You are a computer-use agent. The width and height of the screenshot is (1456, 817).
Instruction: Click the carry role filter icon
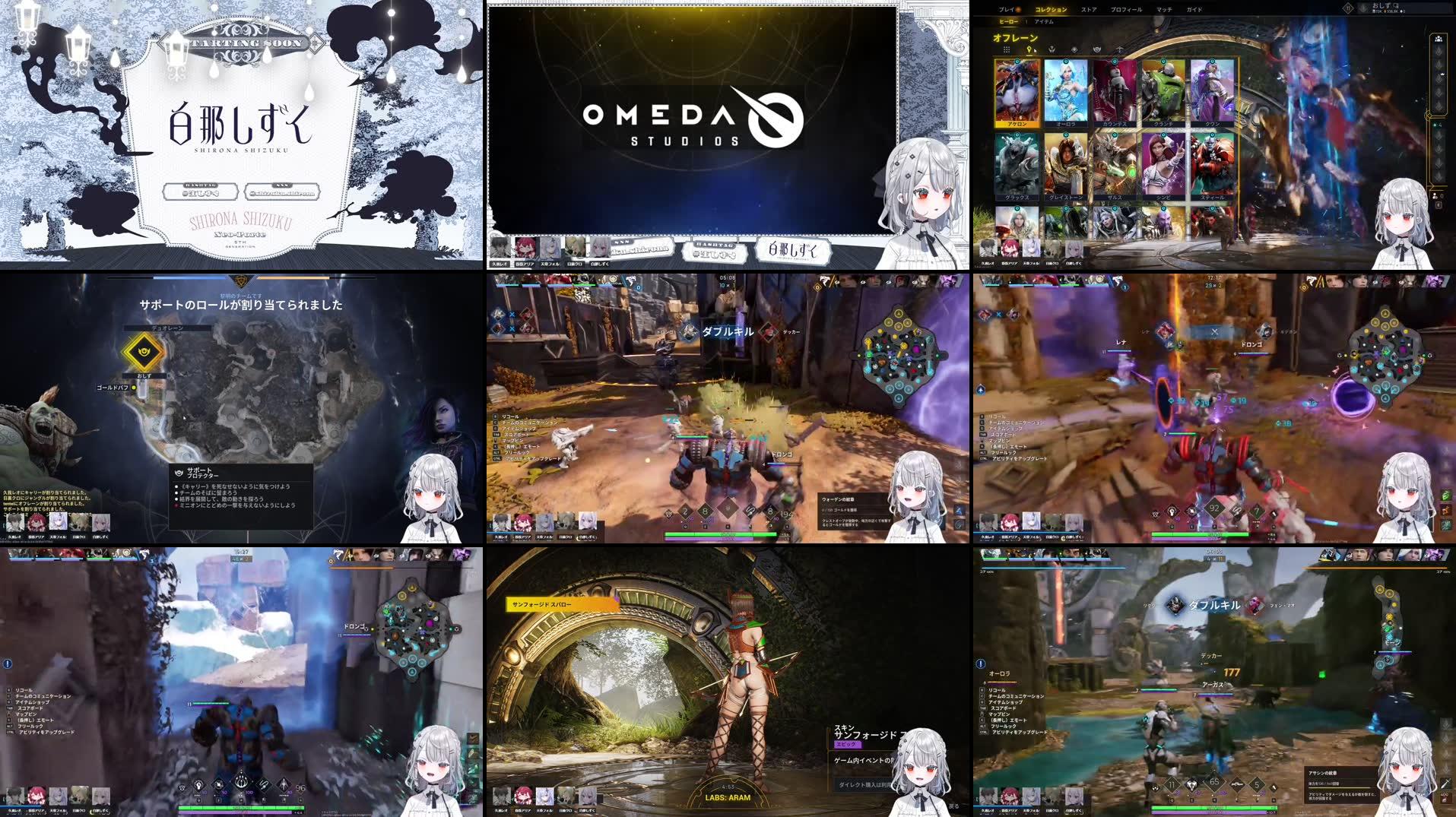1120,50
